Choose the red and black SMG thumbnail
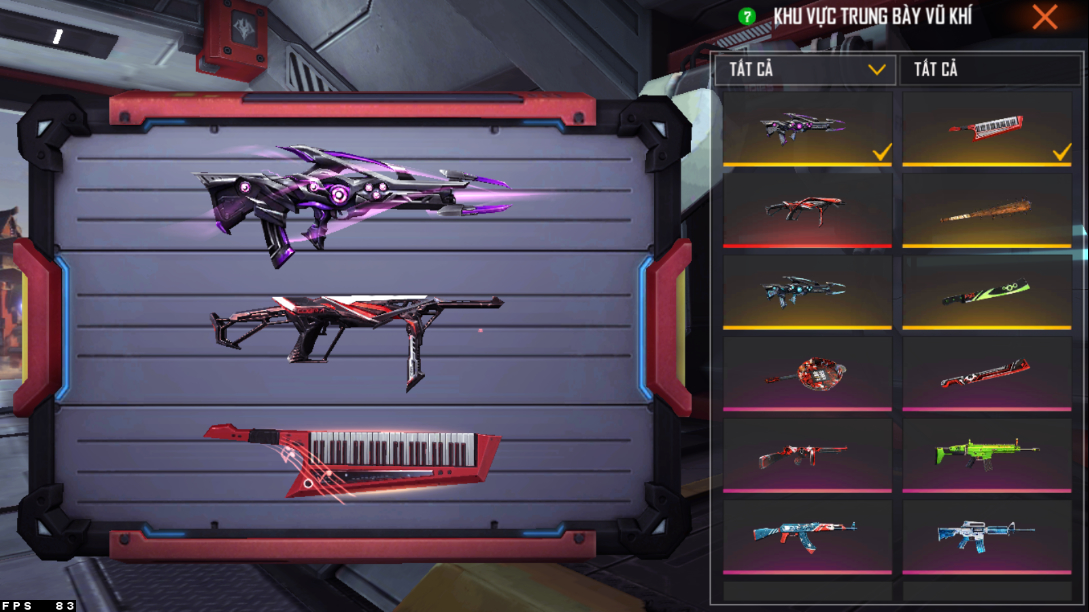1089x612 pixels. coord(806,208)
